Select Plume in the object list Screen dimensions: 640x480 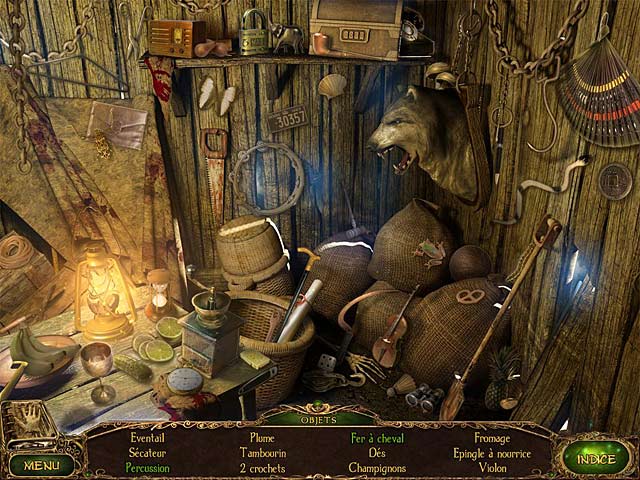point(264,438)
